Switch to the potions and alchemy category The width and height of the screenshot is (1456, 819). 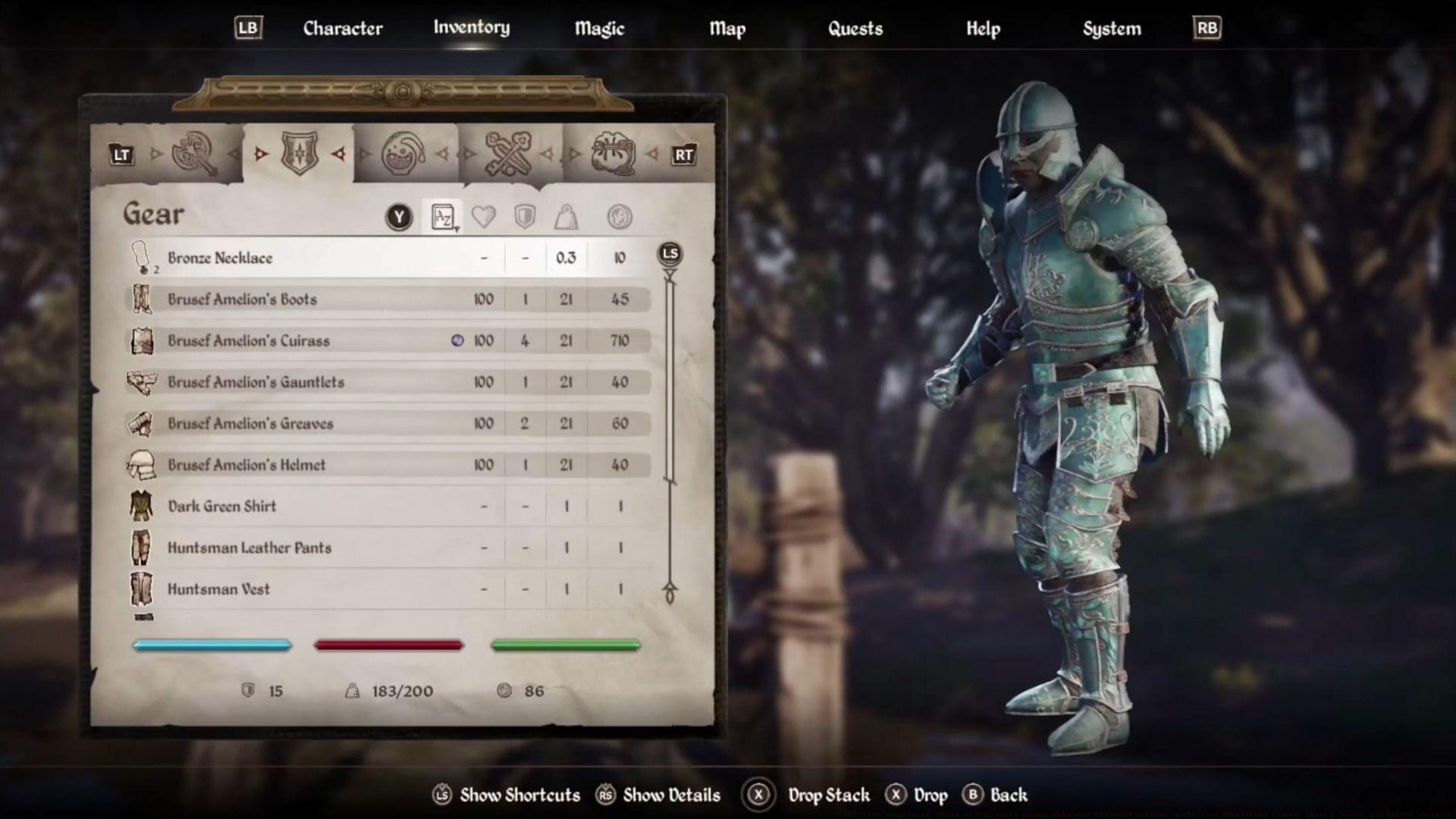[x=403, y=154]
